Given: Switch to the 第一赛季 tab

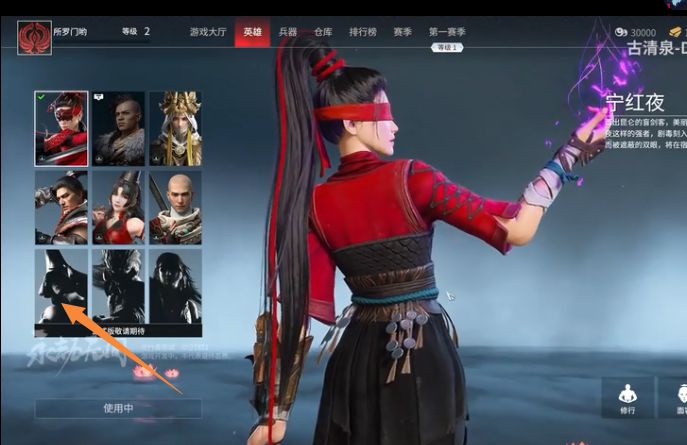Looking at the screenshot, I should click(446, 32).
